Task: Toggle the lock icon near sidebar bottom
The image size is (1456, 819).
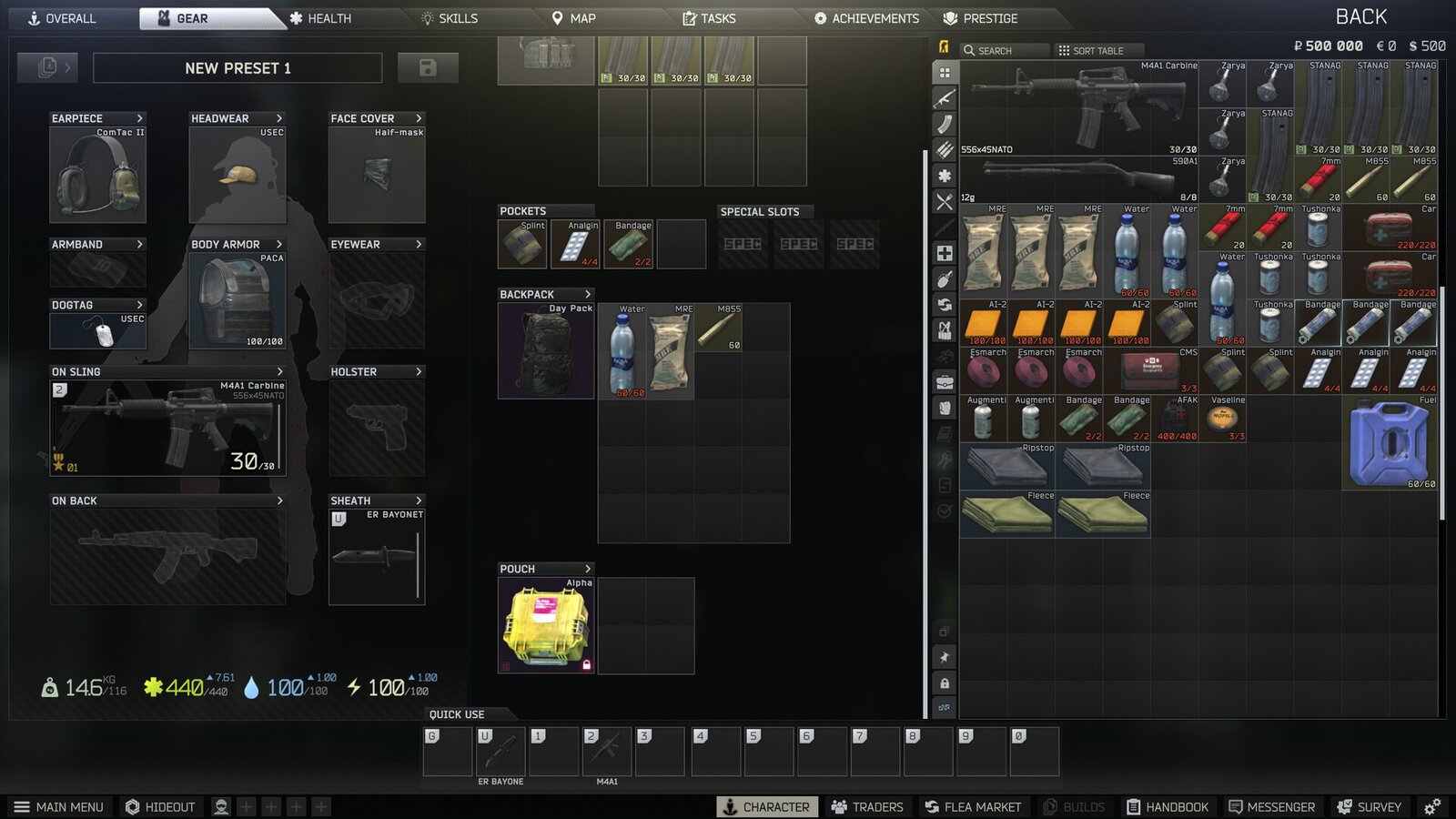Action: tap(945, 681)
